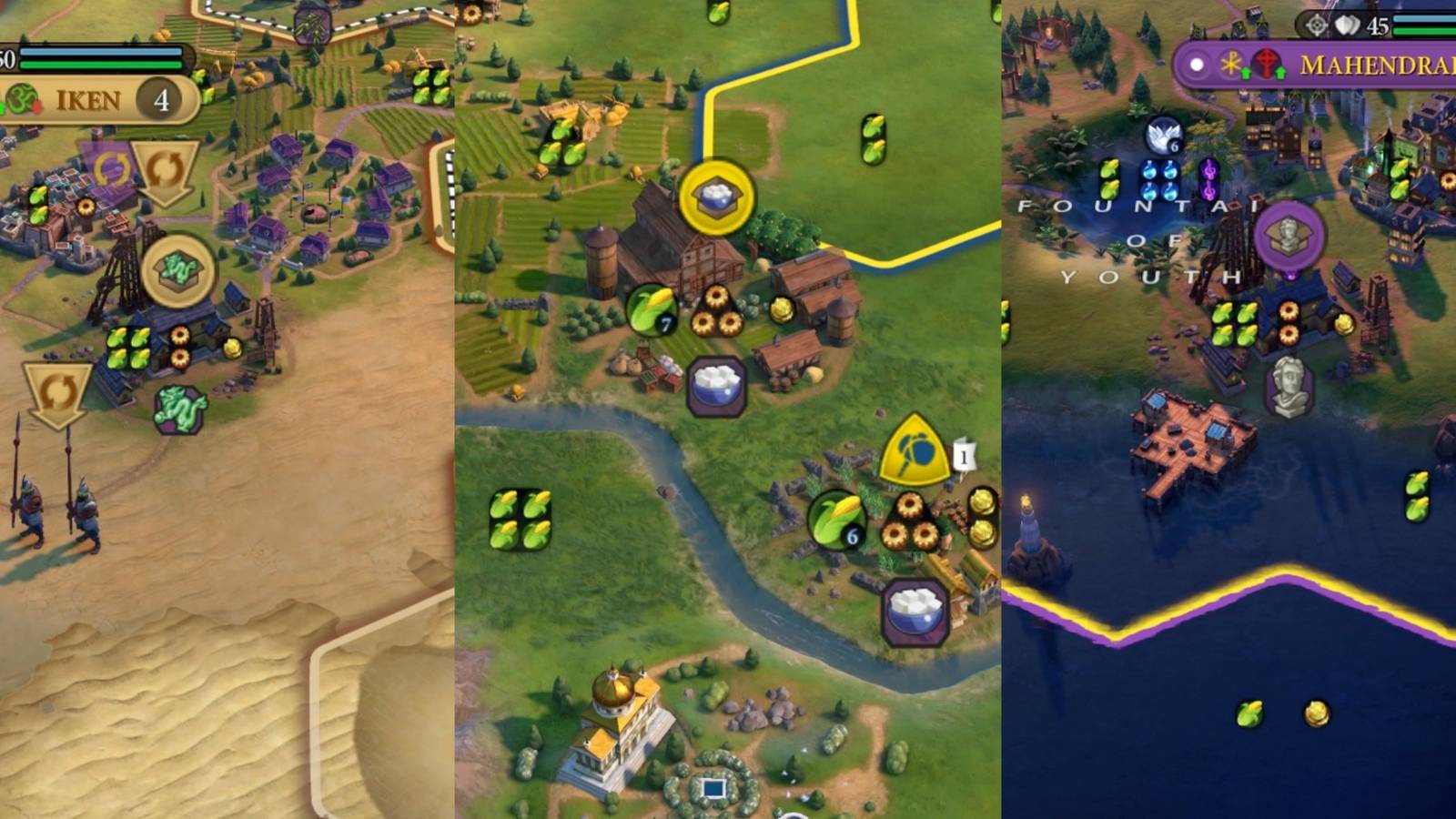Click the Om religion symbol on Iken's city banner
This screenshot has width=1456, height=819.
22,97
